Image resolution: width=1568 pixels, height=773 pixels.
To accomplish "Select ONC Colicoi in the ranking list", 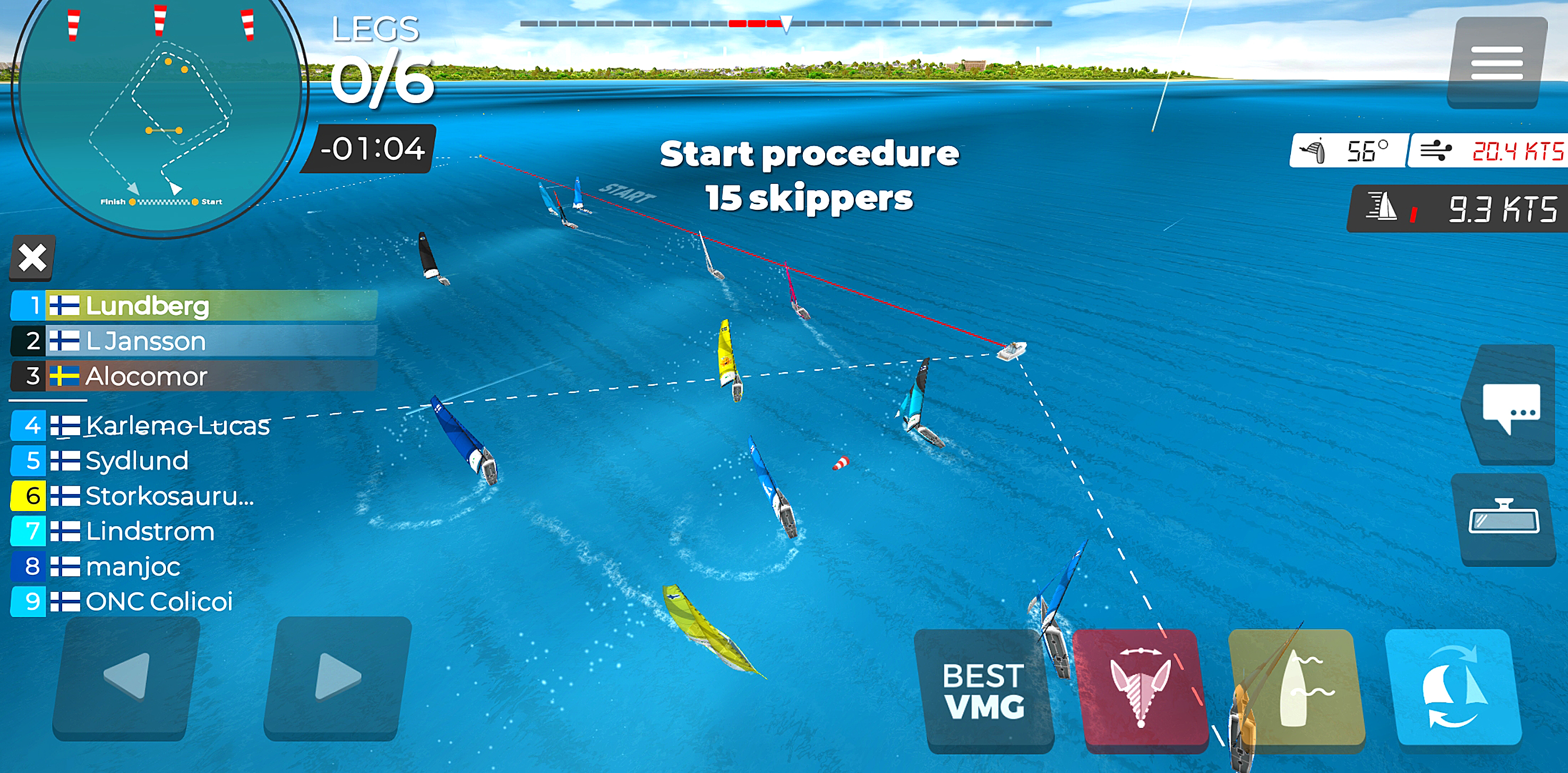I will (158, 602).
